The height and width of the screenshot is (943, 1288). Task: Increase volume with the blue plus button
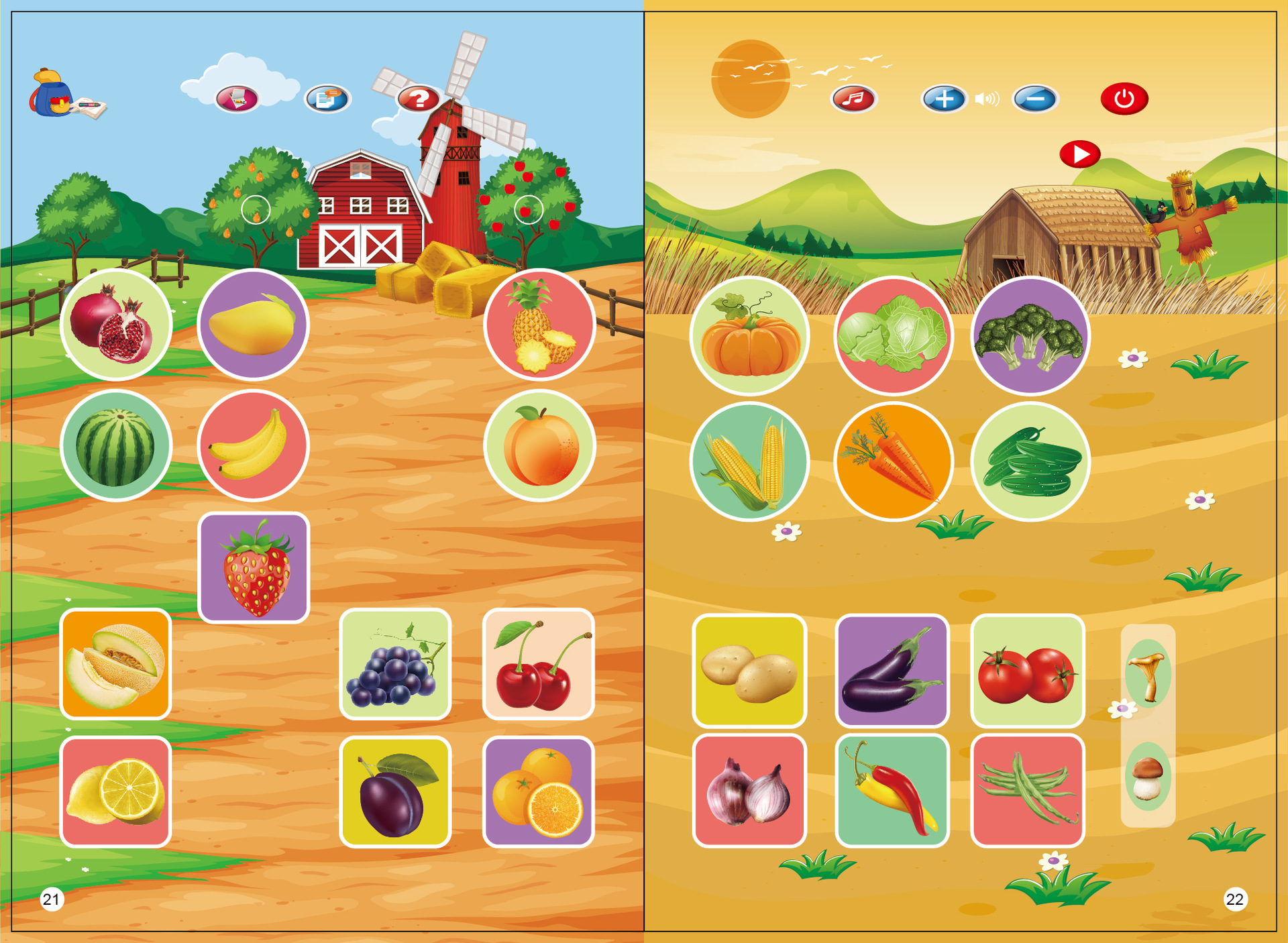tap(944, 99)
